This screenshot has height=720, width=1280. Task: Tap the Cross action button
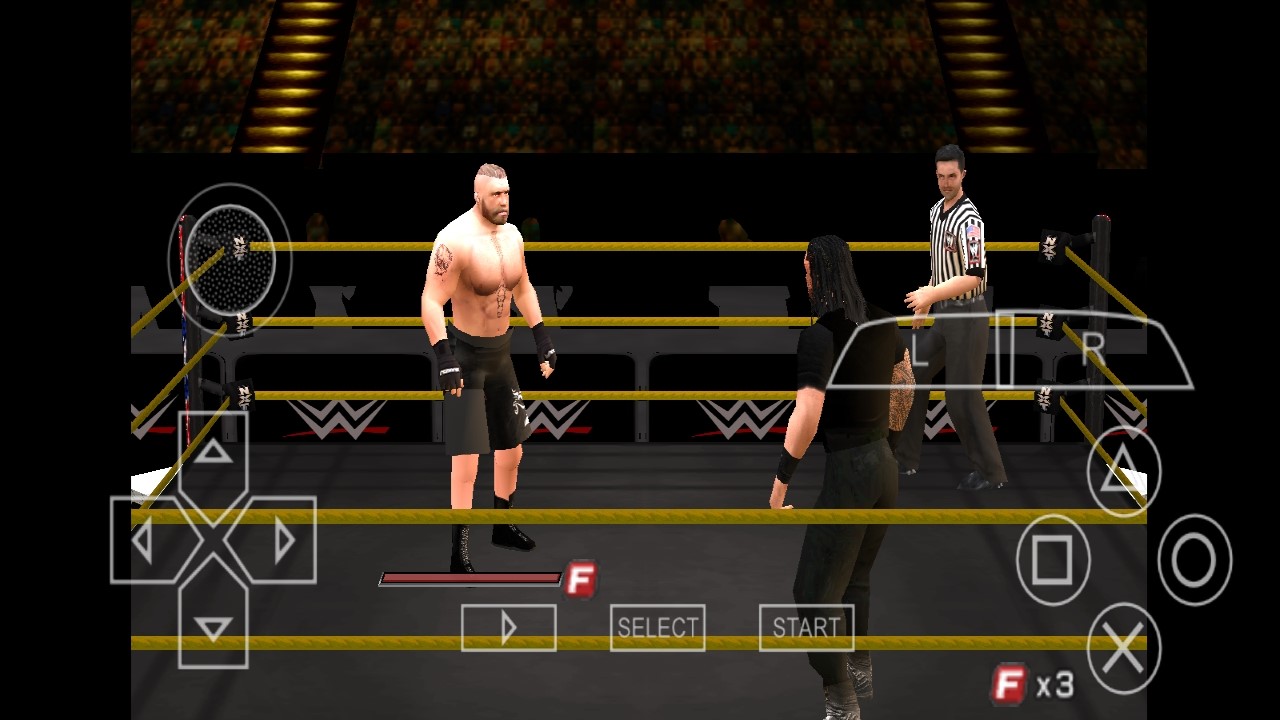click(x=1123, y=649)
